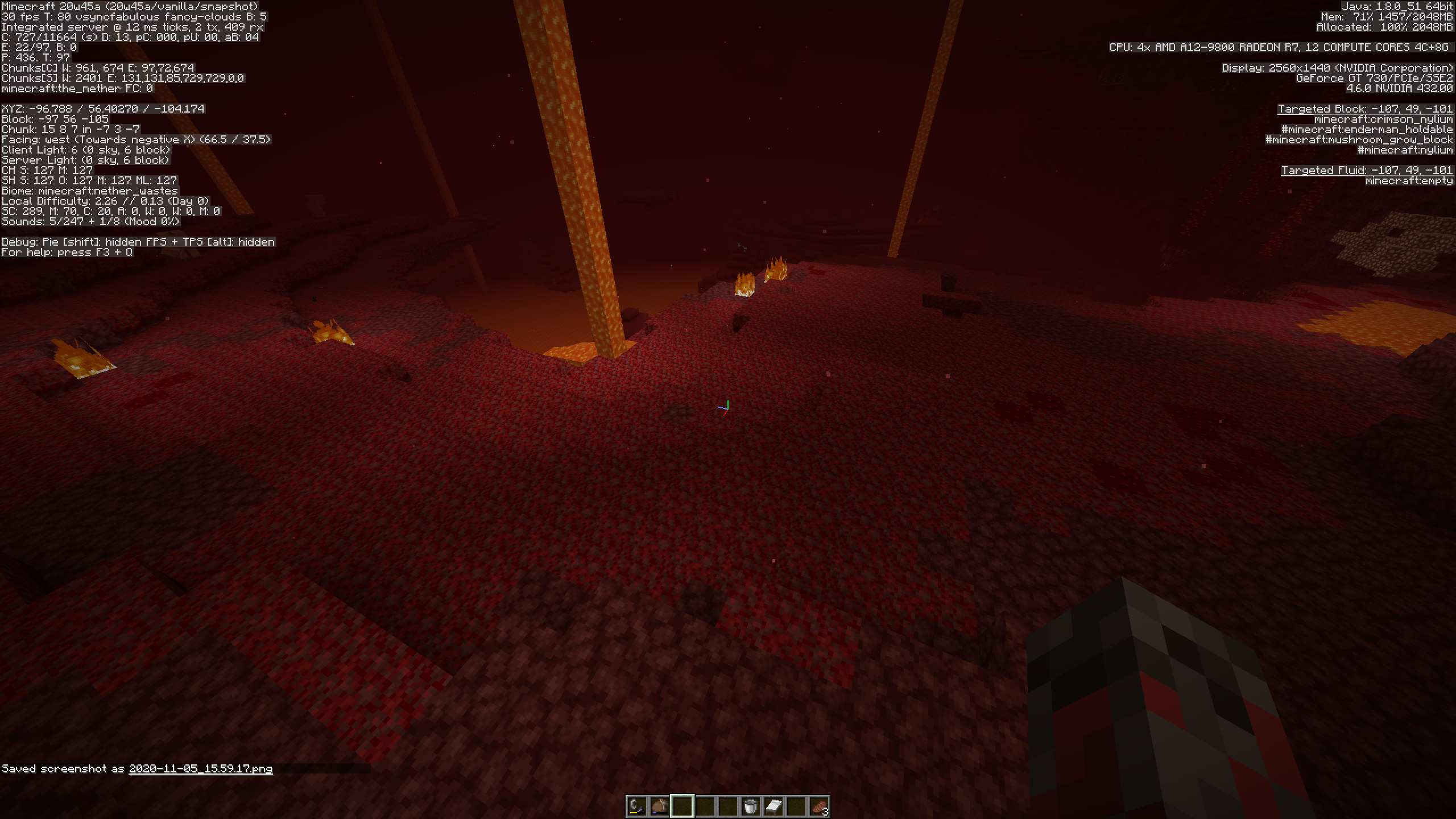The image size is (1456, 819).
Task: Select the bundle in the hotbar
Action: coord(659,806)
